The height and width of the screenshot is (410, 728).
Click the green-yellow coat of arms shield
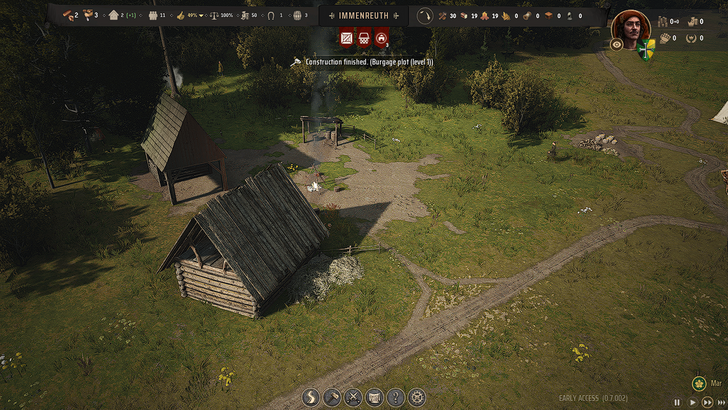pos(645,46)
